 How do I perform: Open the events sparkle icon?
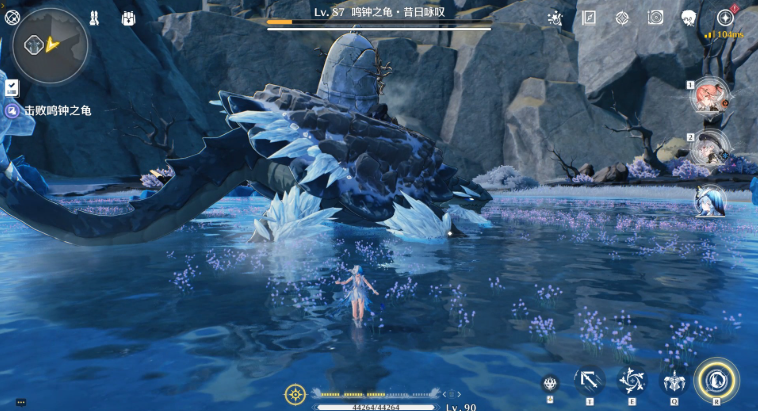pyautogui.click(x=555, y=18)
